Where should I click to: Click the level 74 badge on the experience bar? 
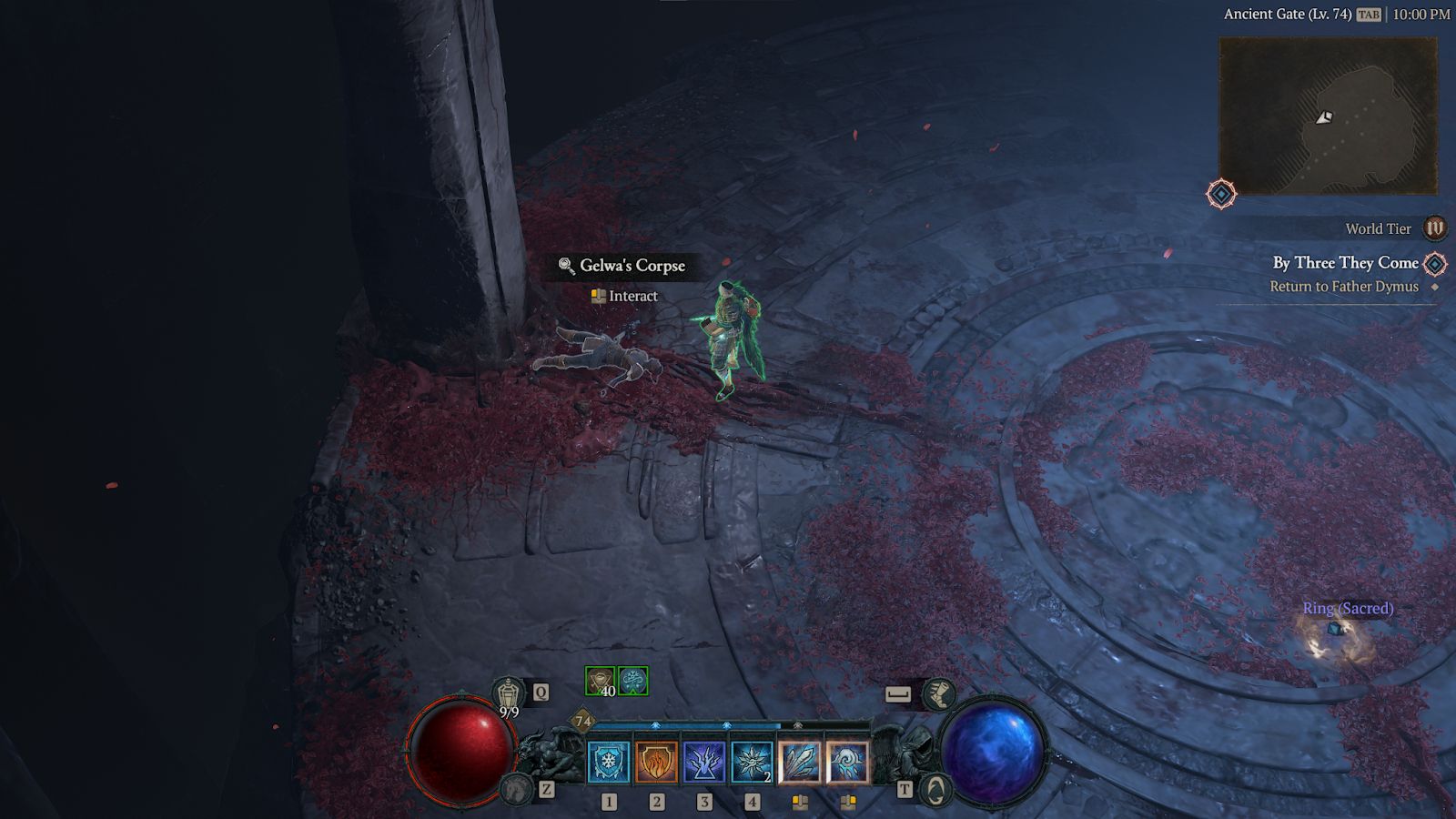point(583,722)
